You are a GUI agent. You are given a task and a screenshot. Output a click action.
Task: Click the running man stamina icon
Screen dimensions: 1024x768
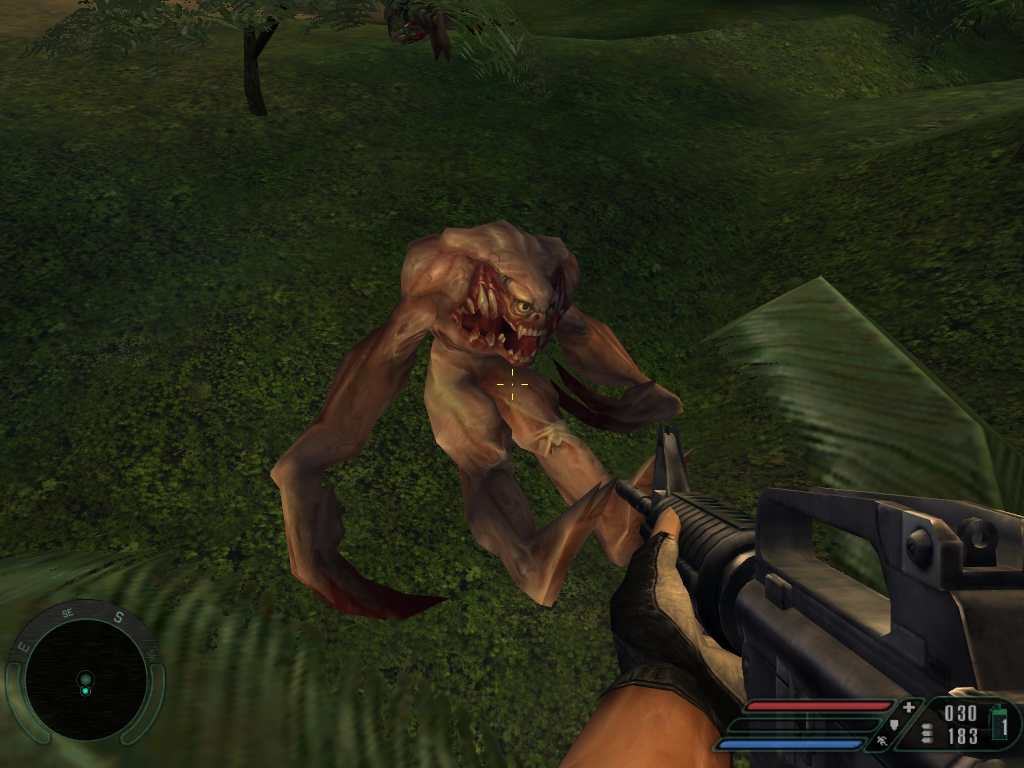882,741
